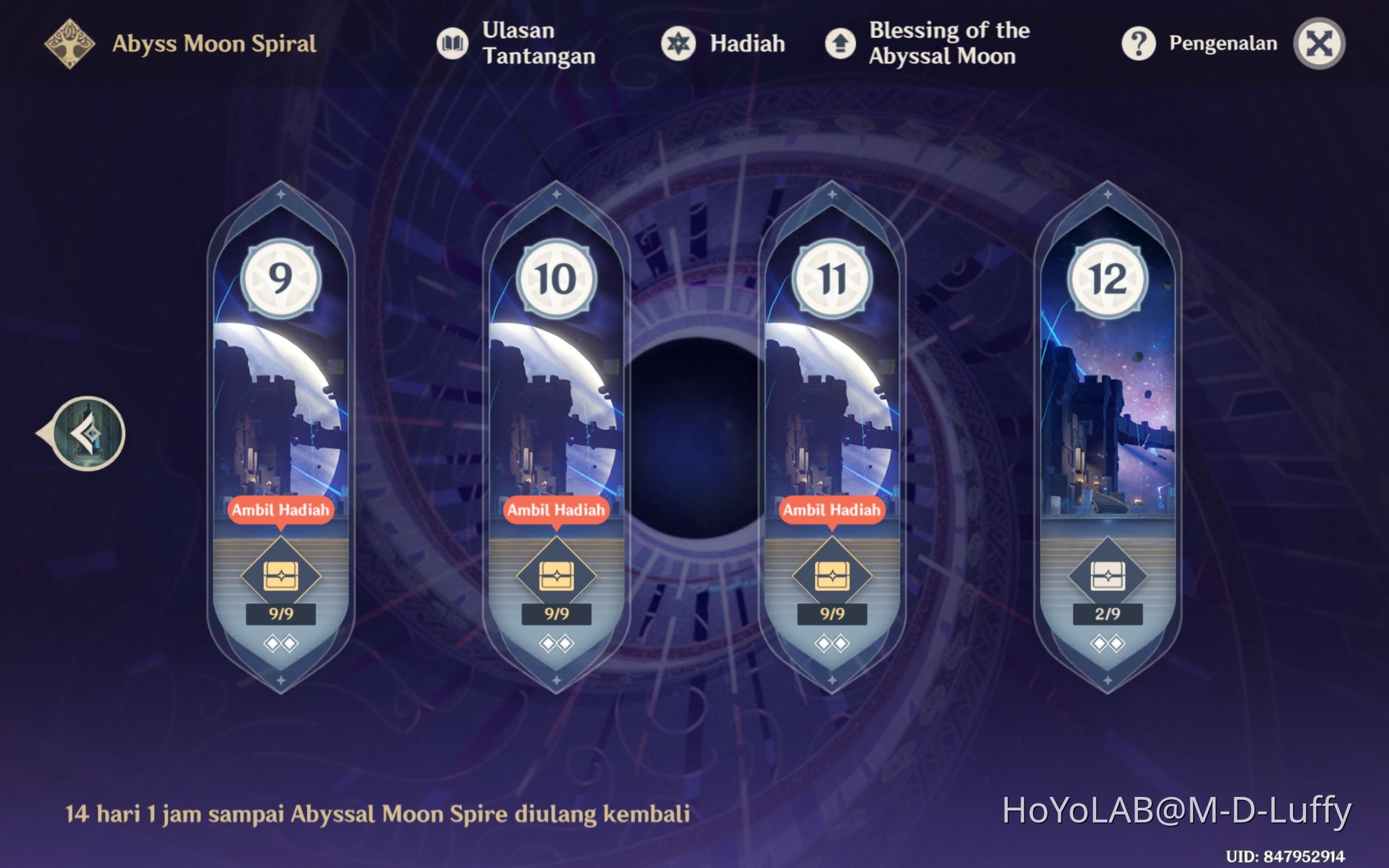Claim Ambil Hadiah on Floor 9
The width and height of the screenshot is (1389, 868).
pyautogui.click(x=281, y=509)
